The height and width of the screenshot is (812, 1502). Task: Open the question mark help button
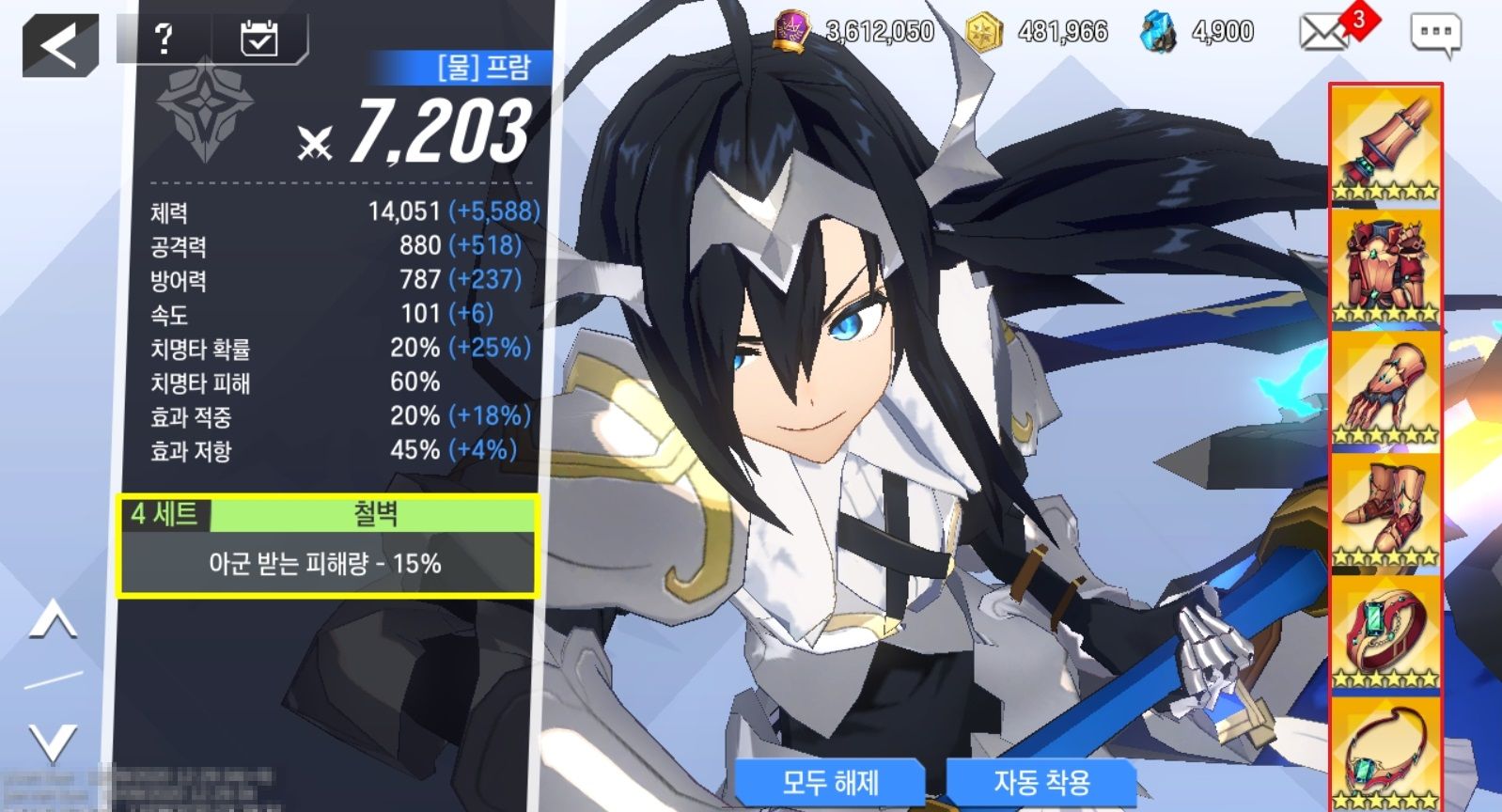[164, 39]
